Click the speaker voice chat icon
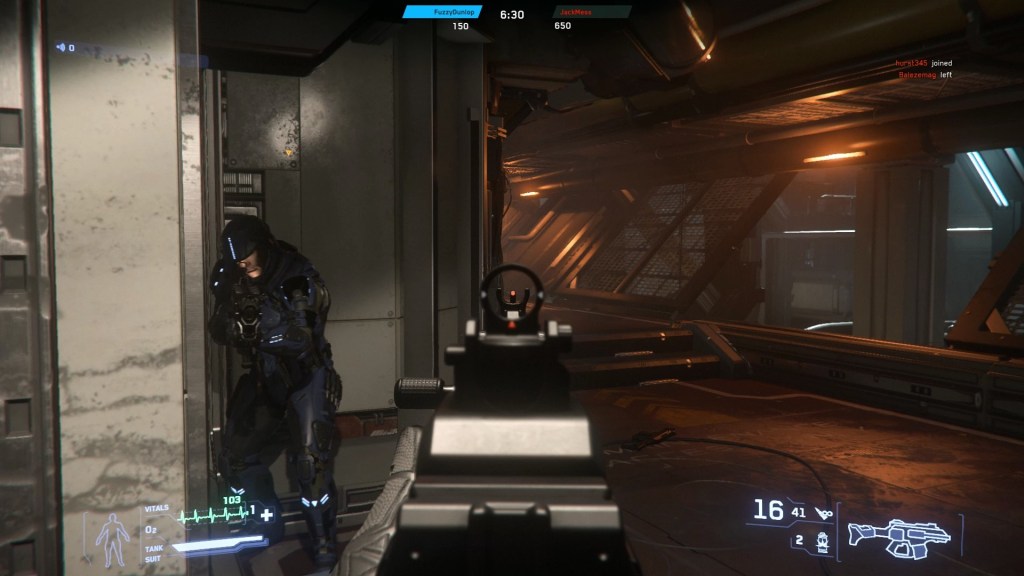The width and height of the screenshot is (1024, 576). [62, 47]
